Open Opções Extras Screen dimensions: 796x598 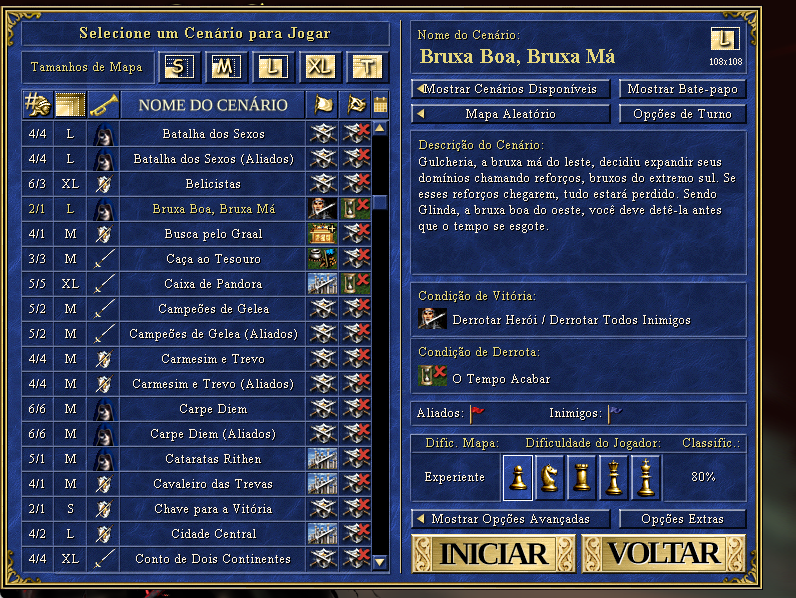point(682,519)
